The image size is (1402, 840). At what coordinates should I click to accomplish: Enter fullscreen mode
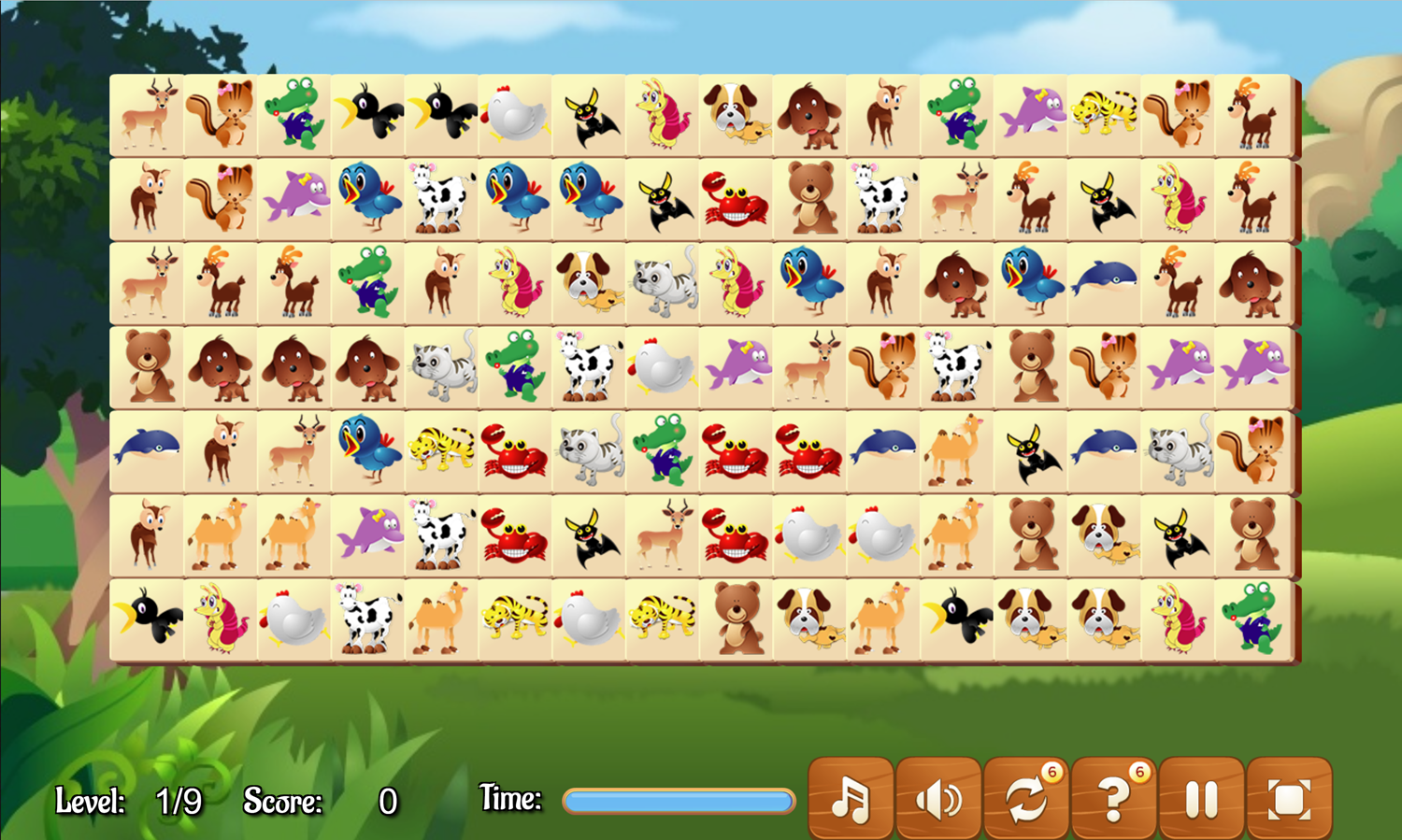[x=1288, y=800]
